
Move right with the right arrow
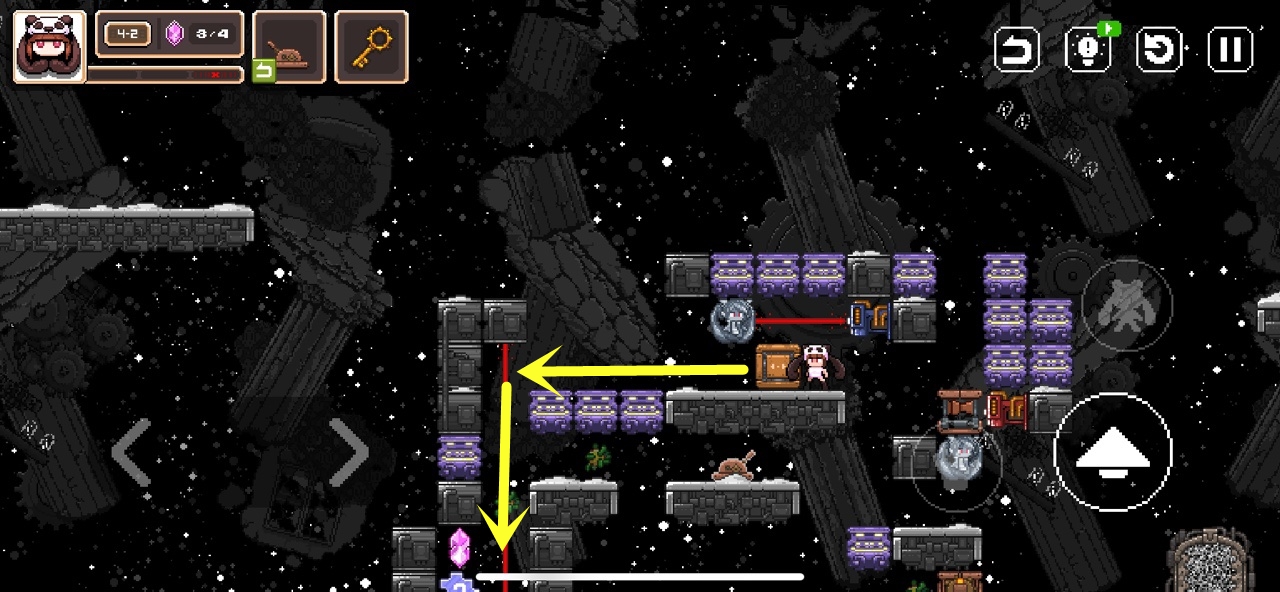click(349, 453)
